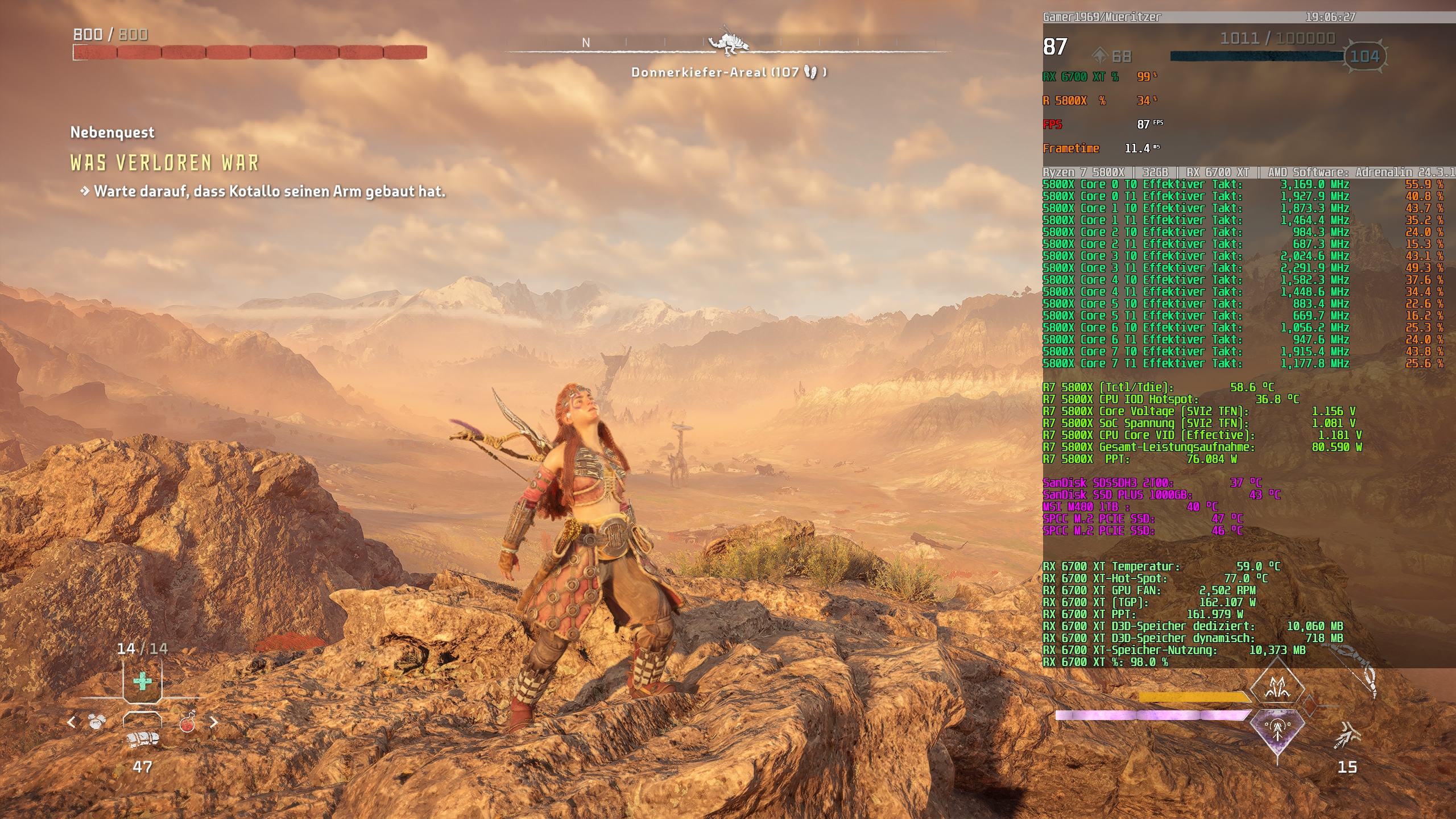Open the Was verloren war quest tracker
The width and height of the screenshot is (1456, 819).
point(164,163)
